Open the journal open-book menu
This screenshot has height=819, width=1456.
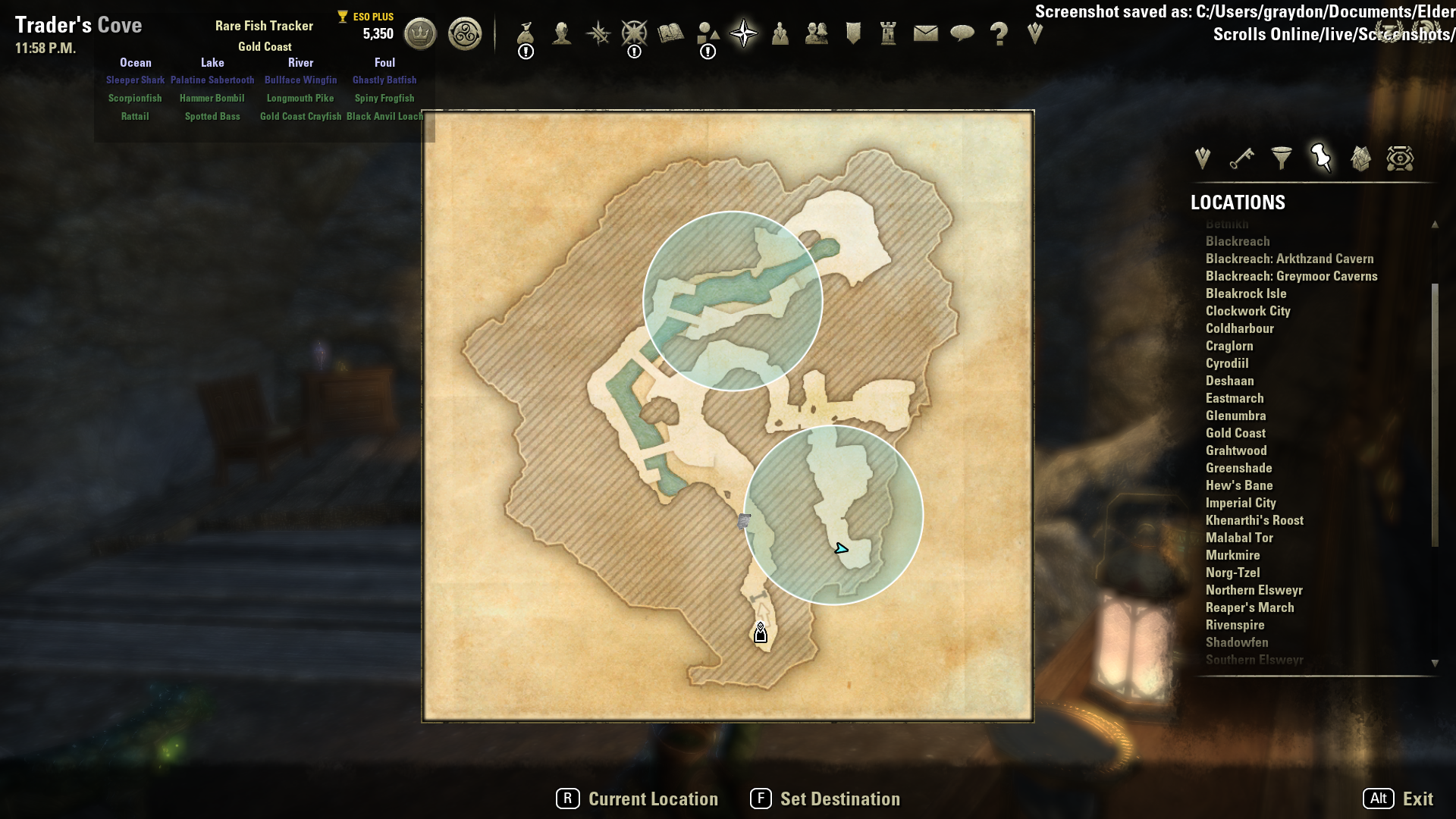coord(670,33)
